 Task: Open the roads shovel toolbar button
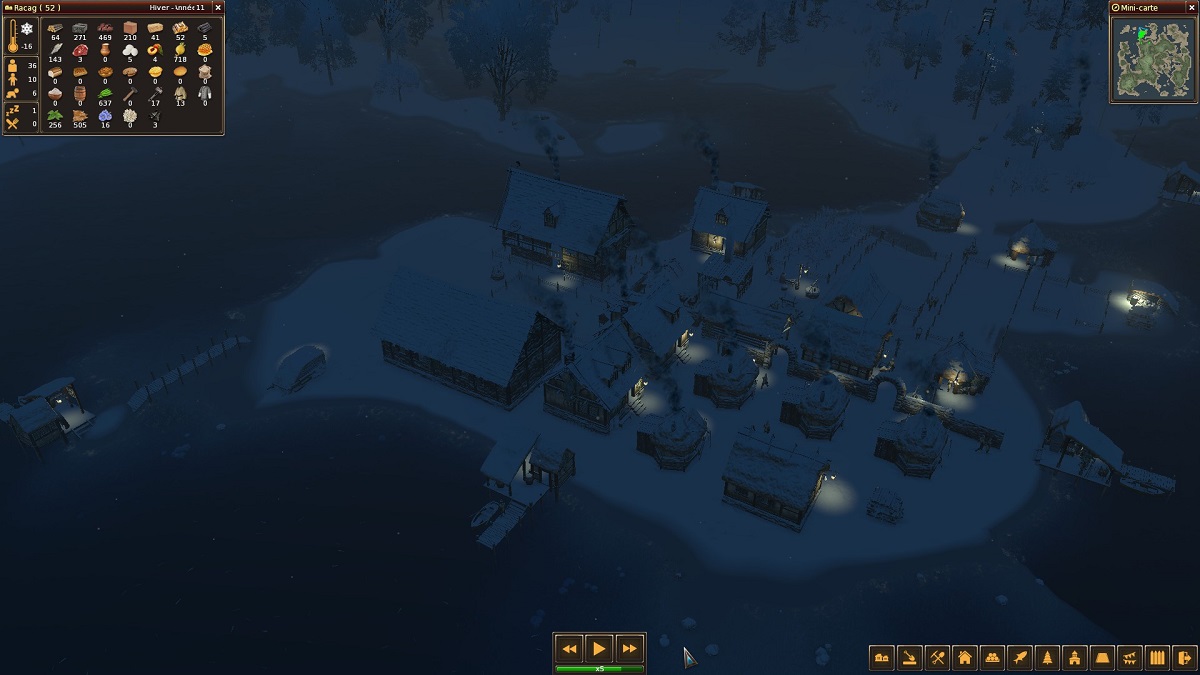pyautogui.click(x=910, y=658)
